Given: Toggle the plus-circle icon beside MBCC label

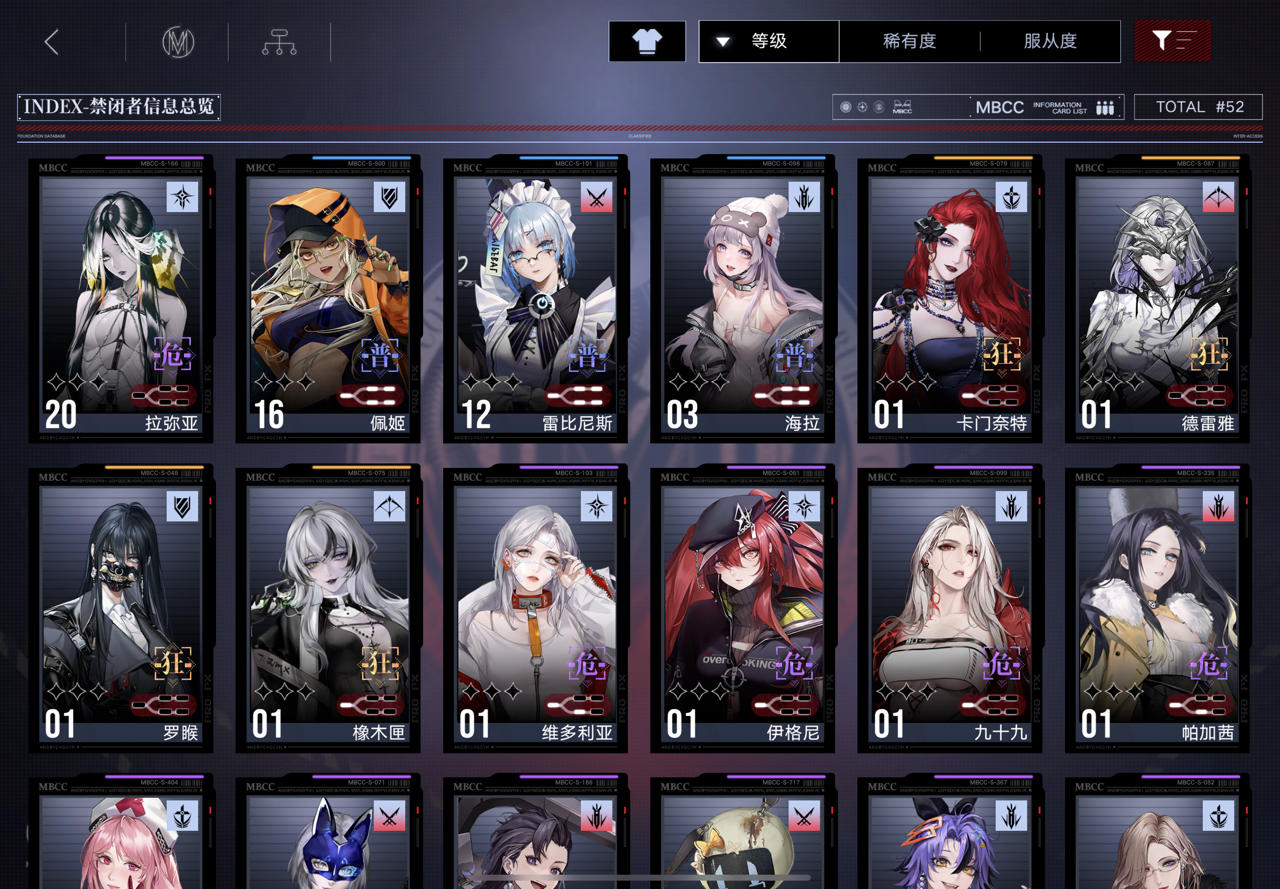Looking at the screenshot, I should tap(863, 107).
